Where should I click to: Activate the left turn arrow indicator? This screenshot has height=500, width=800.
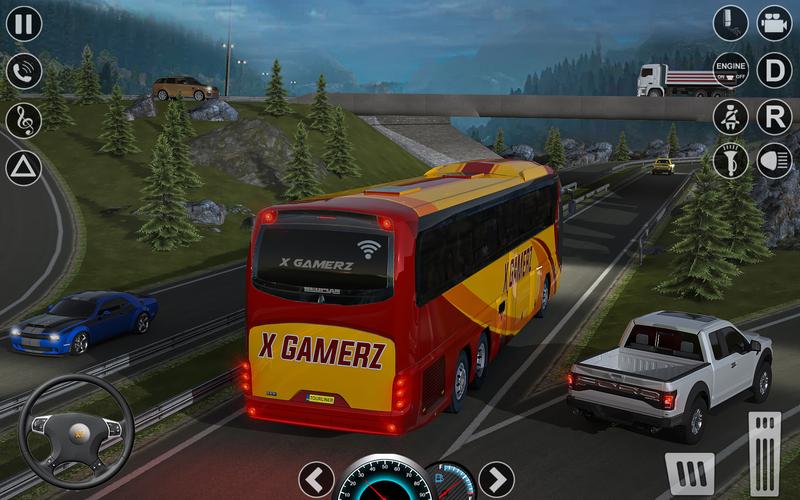316,479
